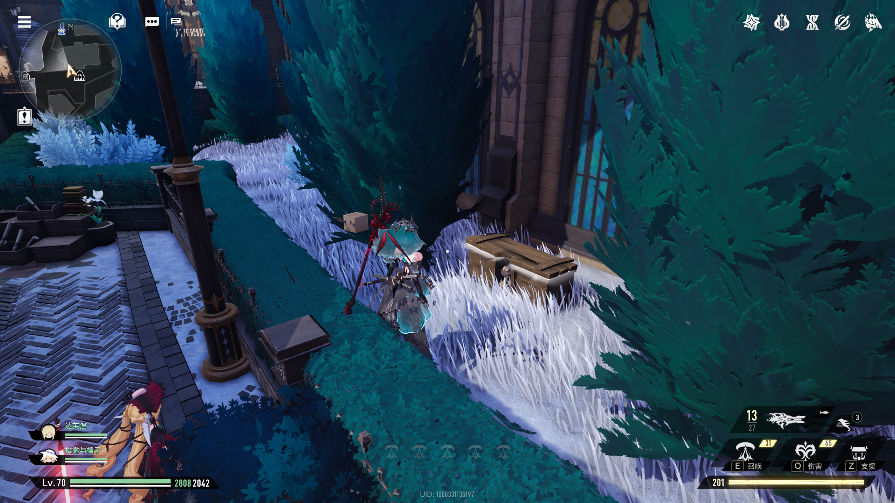This screenshot has width=895, height=503.
Task: Activate the 支援 support skill
Action: 859,453
